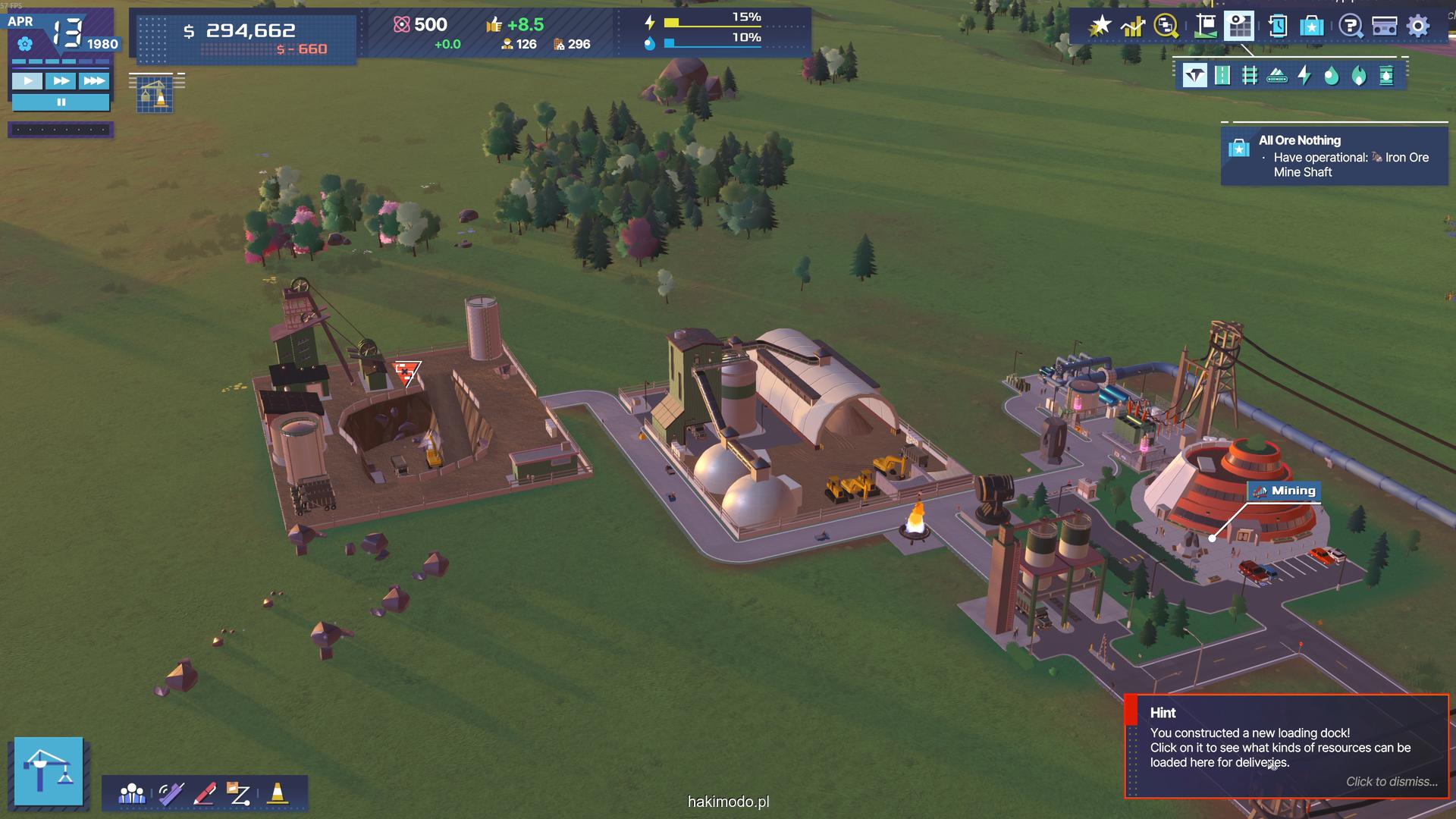
Task: Toggle the eye grid data views
Action: click(x=1239, y=27)
